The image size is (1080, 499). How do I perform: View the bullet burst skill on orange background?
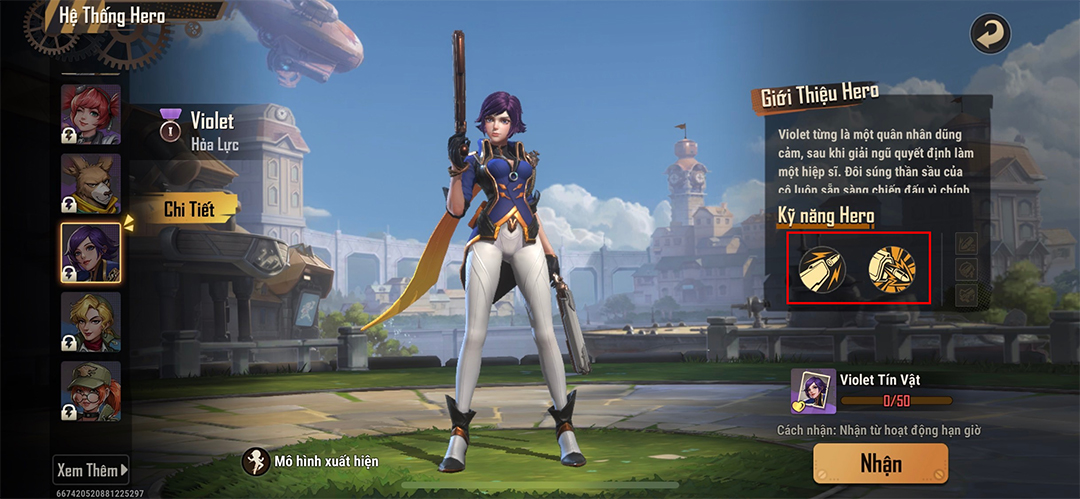point(890,268)
